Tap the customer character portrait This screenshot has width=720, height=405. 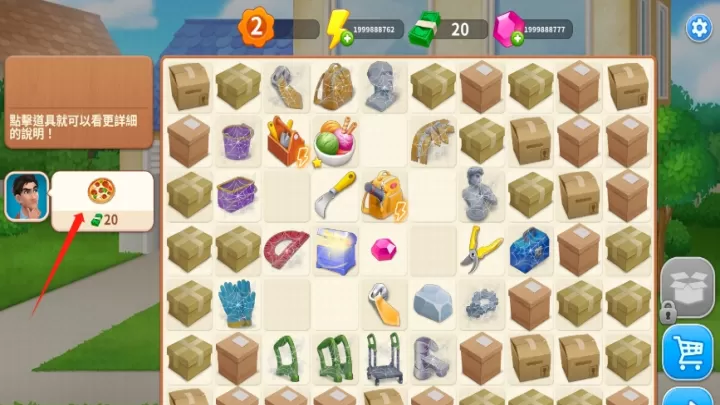[26, 197]
